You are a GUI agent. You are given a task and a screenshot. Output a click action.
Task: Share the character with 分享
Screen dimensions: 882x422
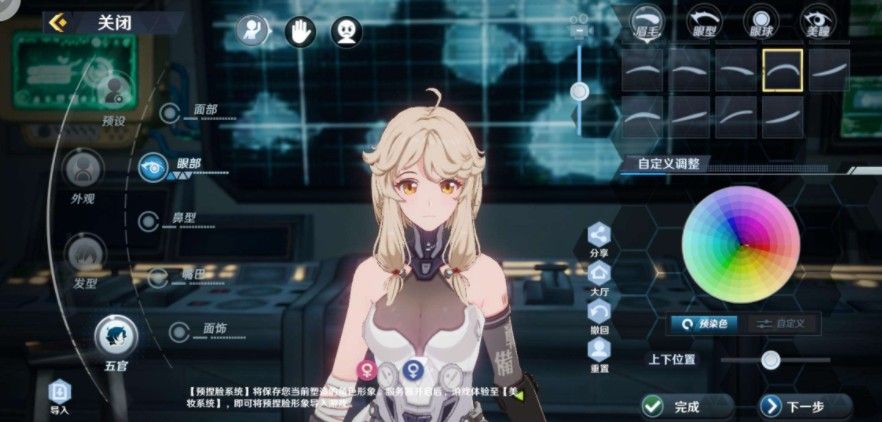point(599,237)
